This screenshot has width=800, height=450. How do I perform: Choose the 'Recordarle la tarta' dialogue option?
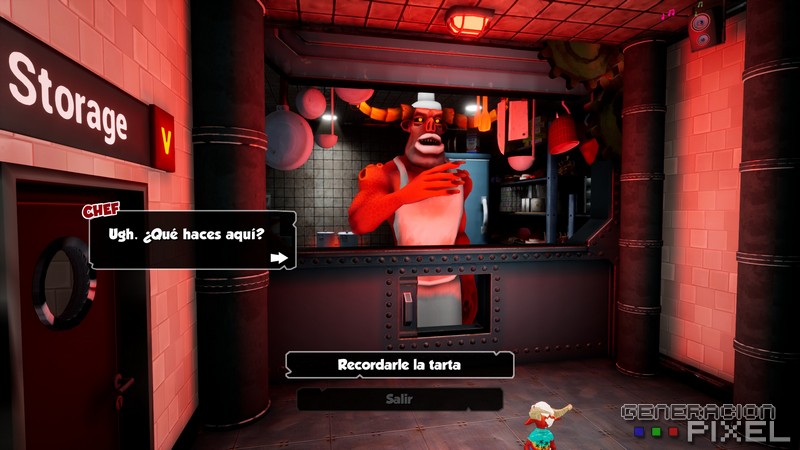point(399,365)
